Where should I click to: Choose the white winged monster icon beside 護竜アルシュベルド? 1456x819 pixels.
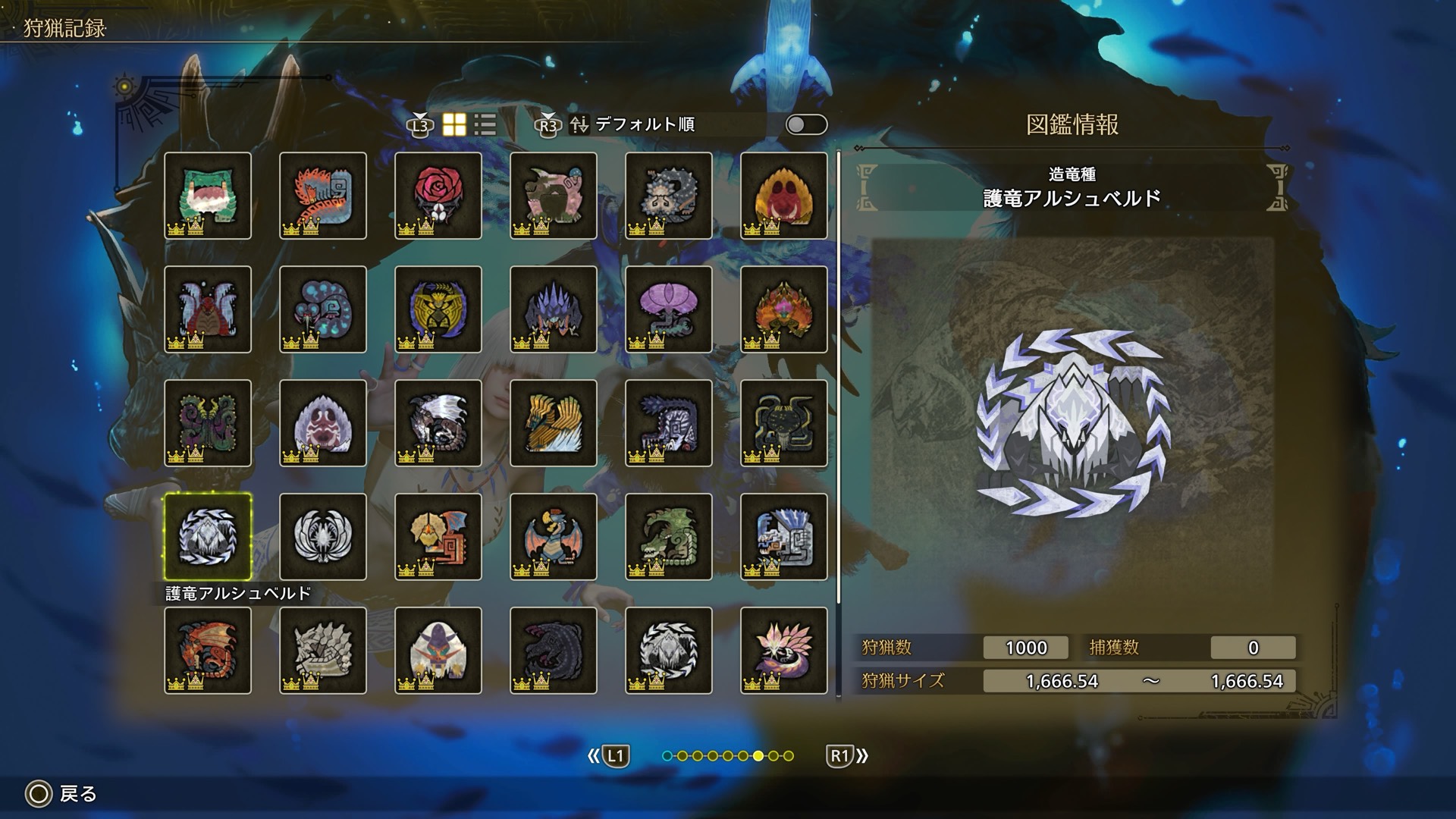pyautogui.click(x=323, y=537)
